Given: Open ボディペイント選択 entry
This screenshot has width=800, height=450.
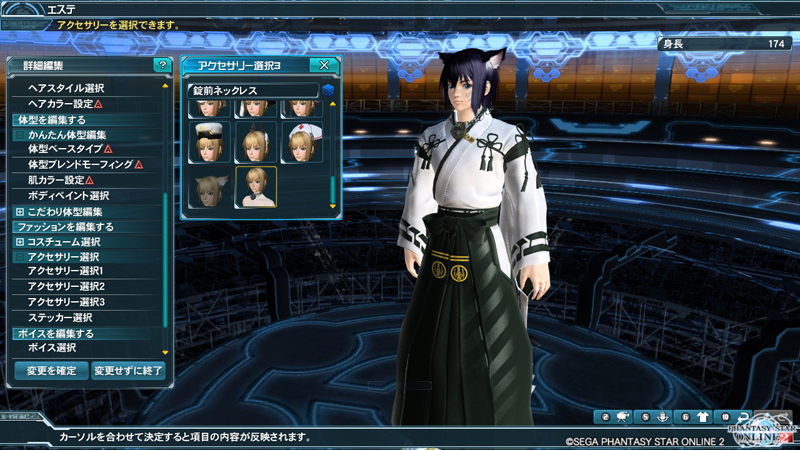Looking at the screenshot, I should (69, 196).
